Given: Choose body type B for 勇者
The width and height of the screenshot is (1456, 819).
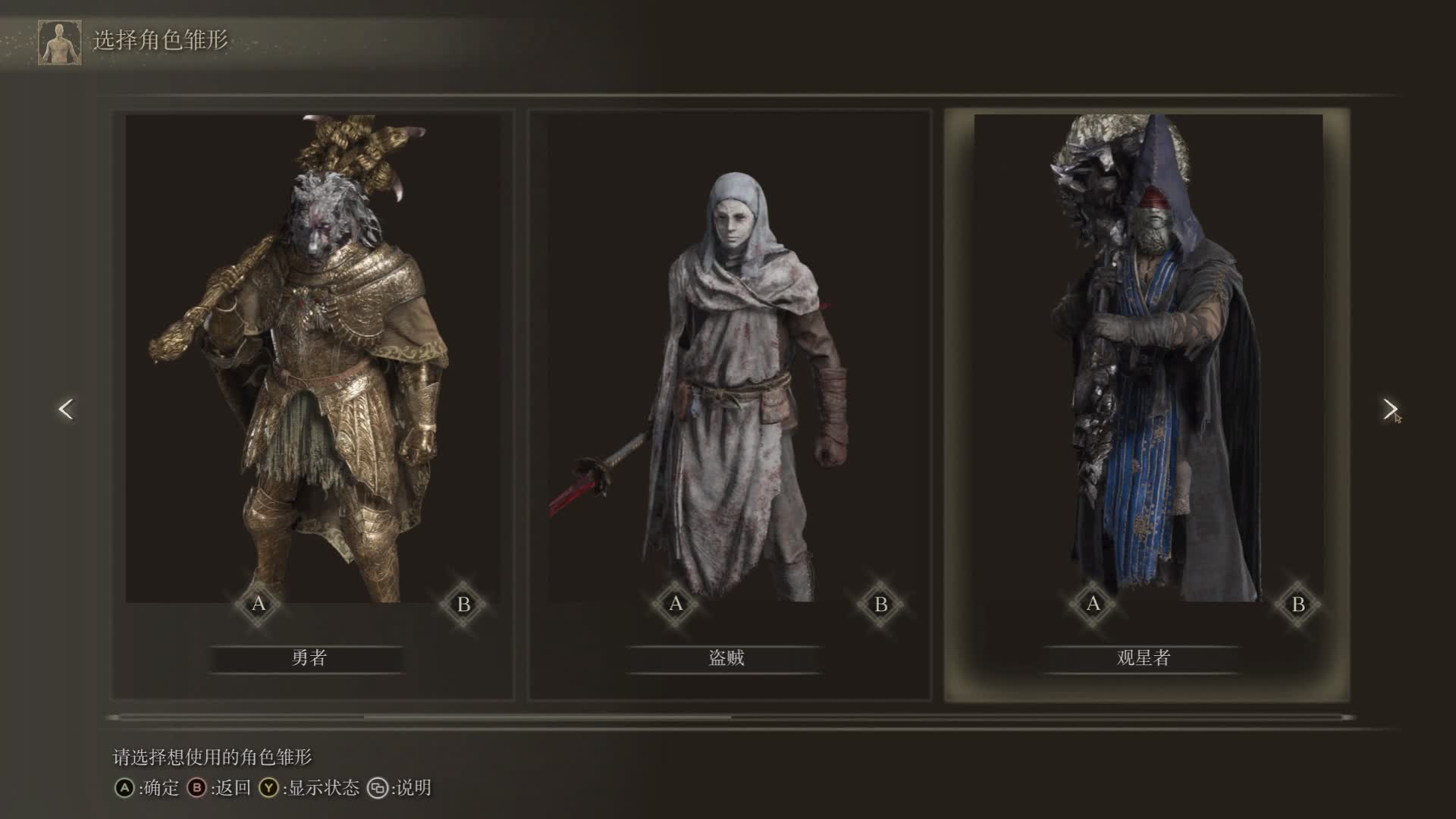Looking at the screenshot, I should click(x=463, y=604).
